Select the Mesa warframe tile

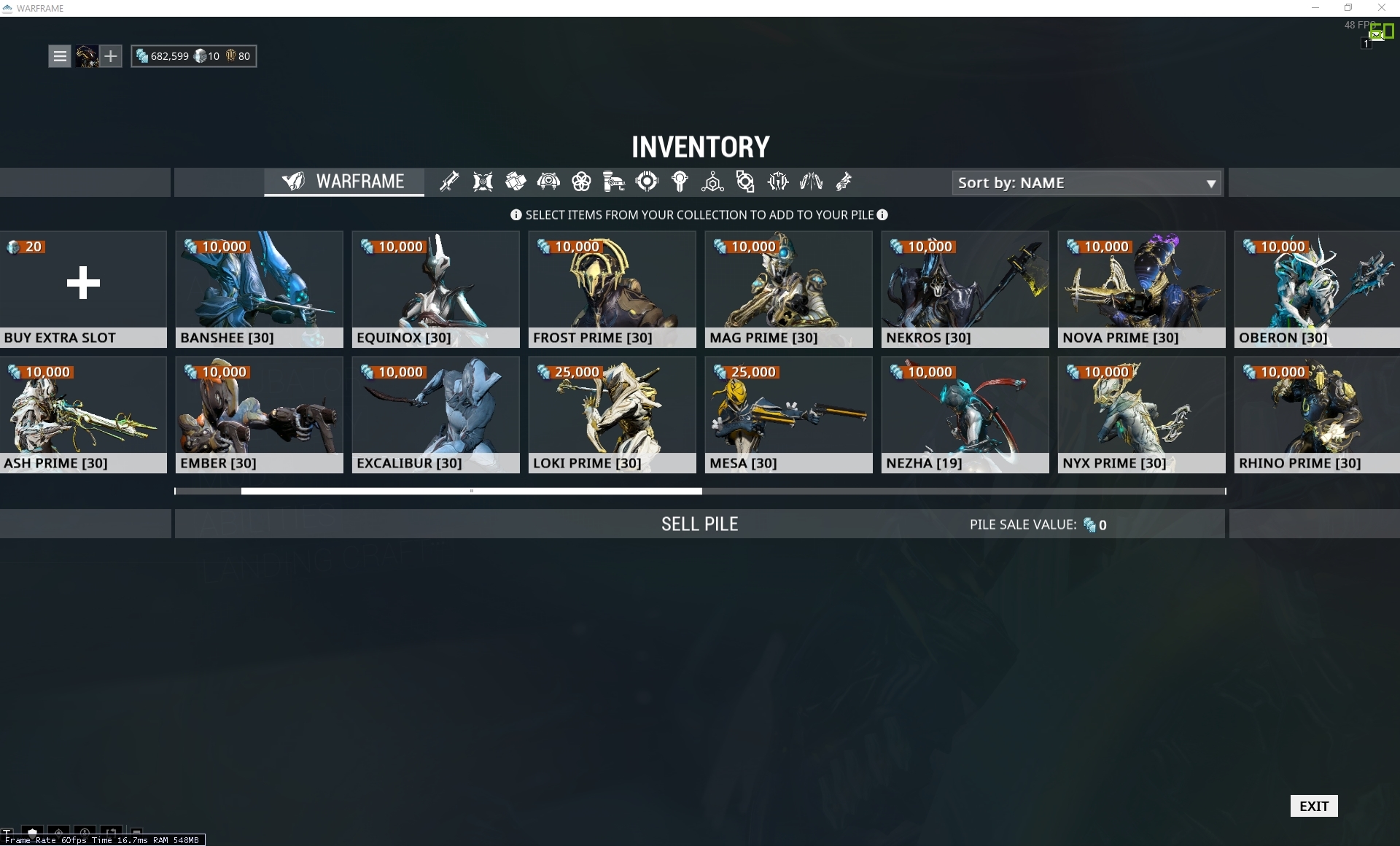click(788, 415)
